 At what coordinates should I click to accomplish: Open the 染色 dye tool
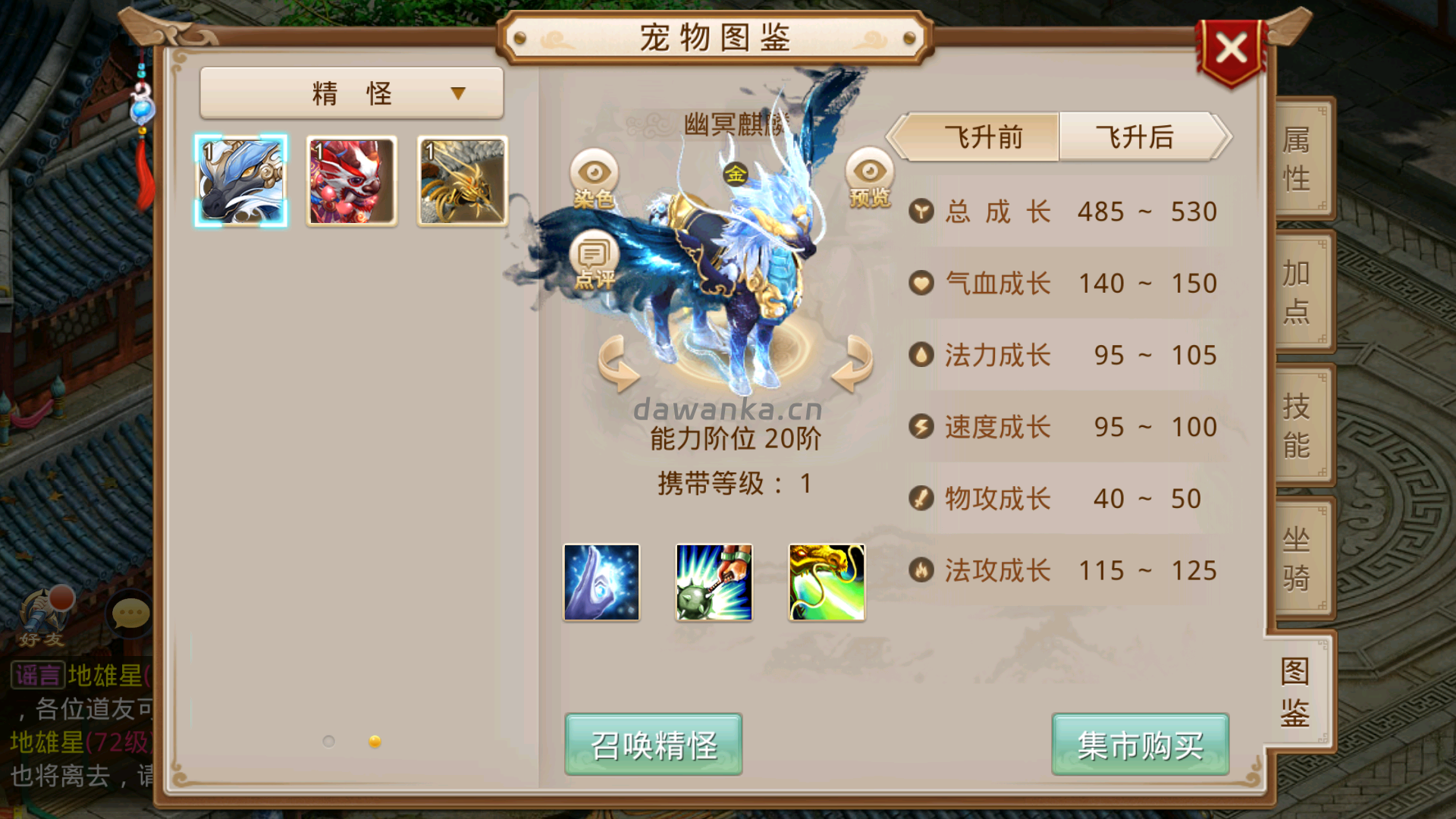click(593, 178)
